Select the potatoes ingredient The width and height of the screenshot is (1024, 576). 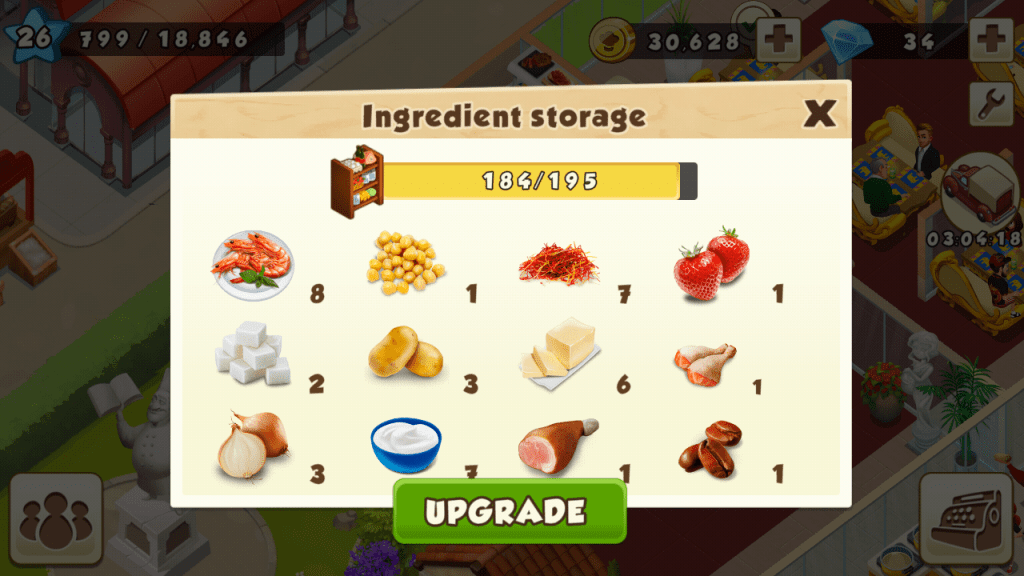[405, 352]
